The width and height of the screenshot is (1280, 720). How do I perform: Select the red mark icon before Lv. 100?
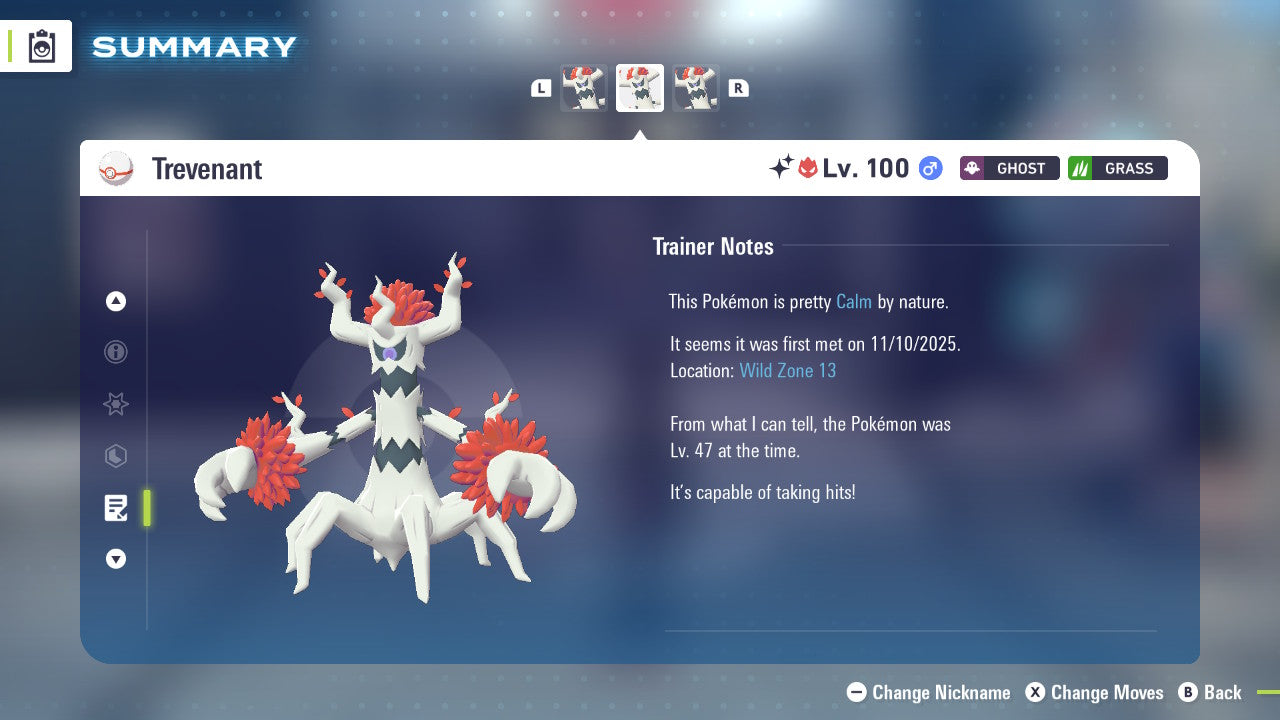(x=808, y=167)
